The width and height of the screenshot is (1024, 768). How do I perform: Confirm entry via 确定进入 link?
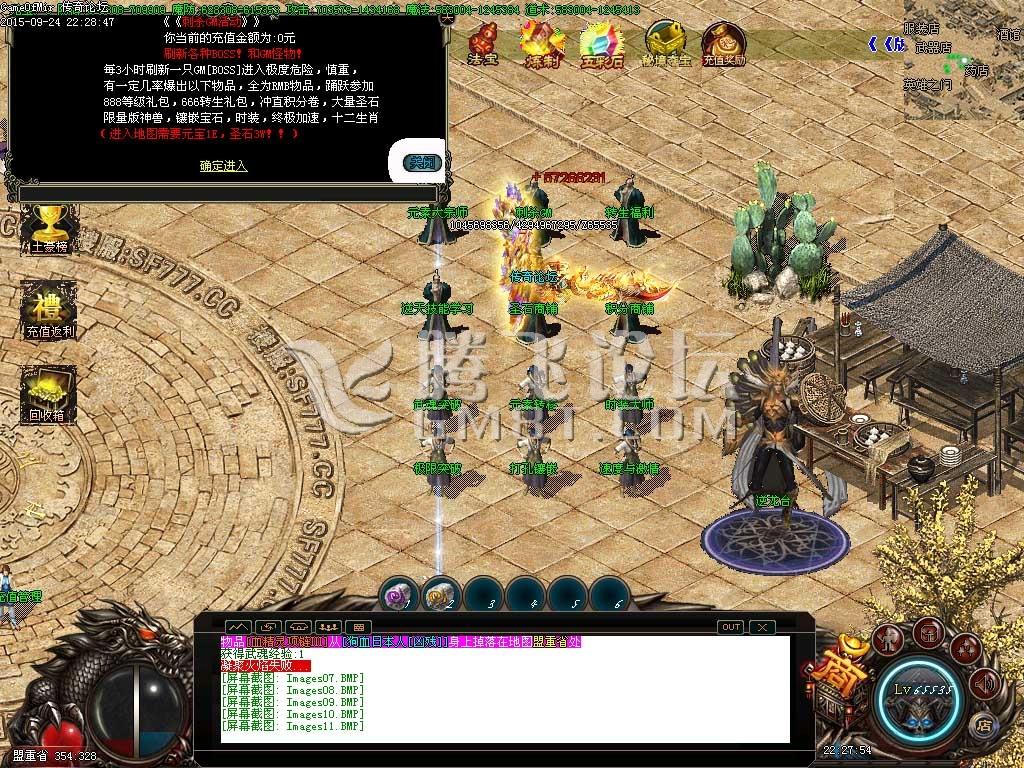(x=223, y=165)
